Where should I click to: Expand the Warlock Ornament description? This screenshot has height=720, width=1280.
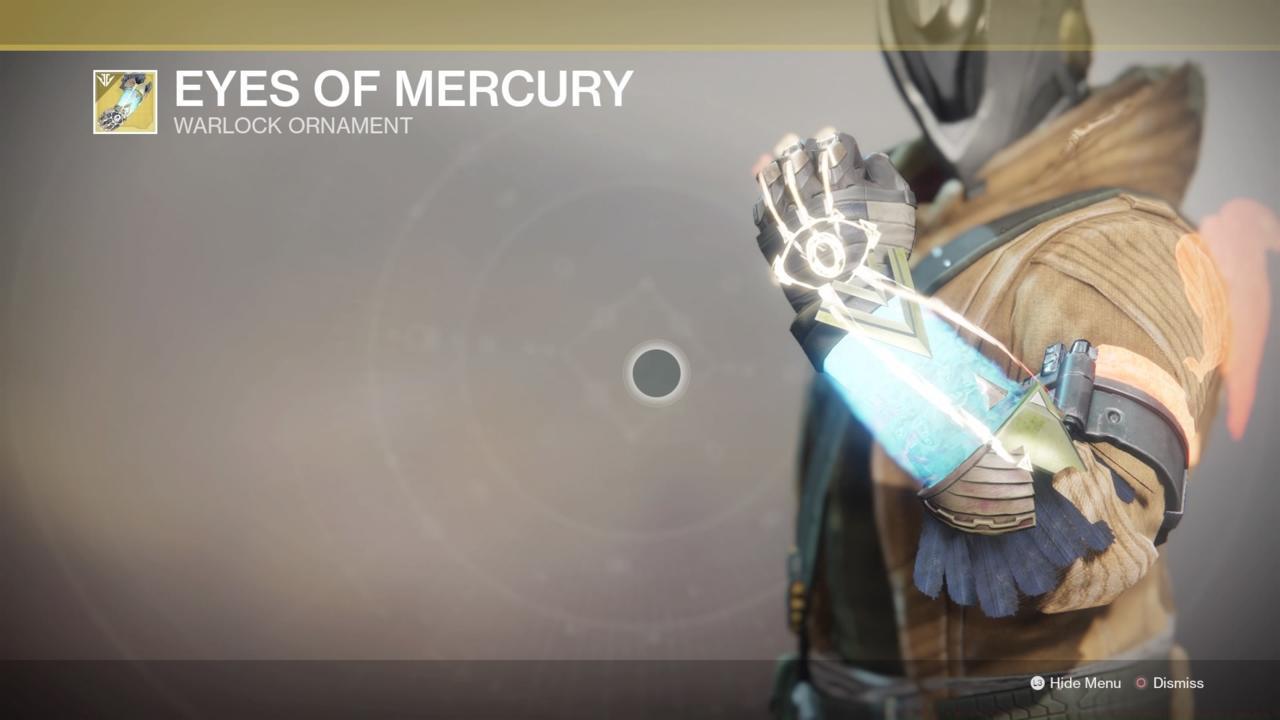pos(293,126)
